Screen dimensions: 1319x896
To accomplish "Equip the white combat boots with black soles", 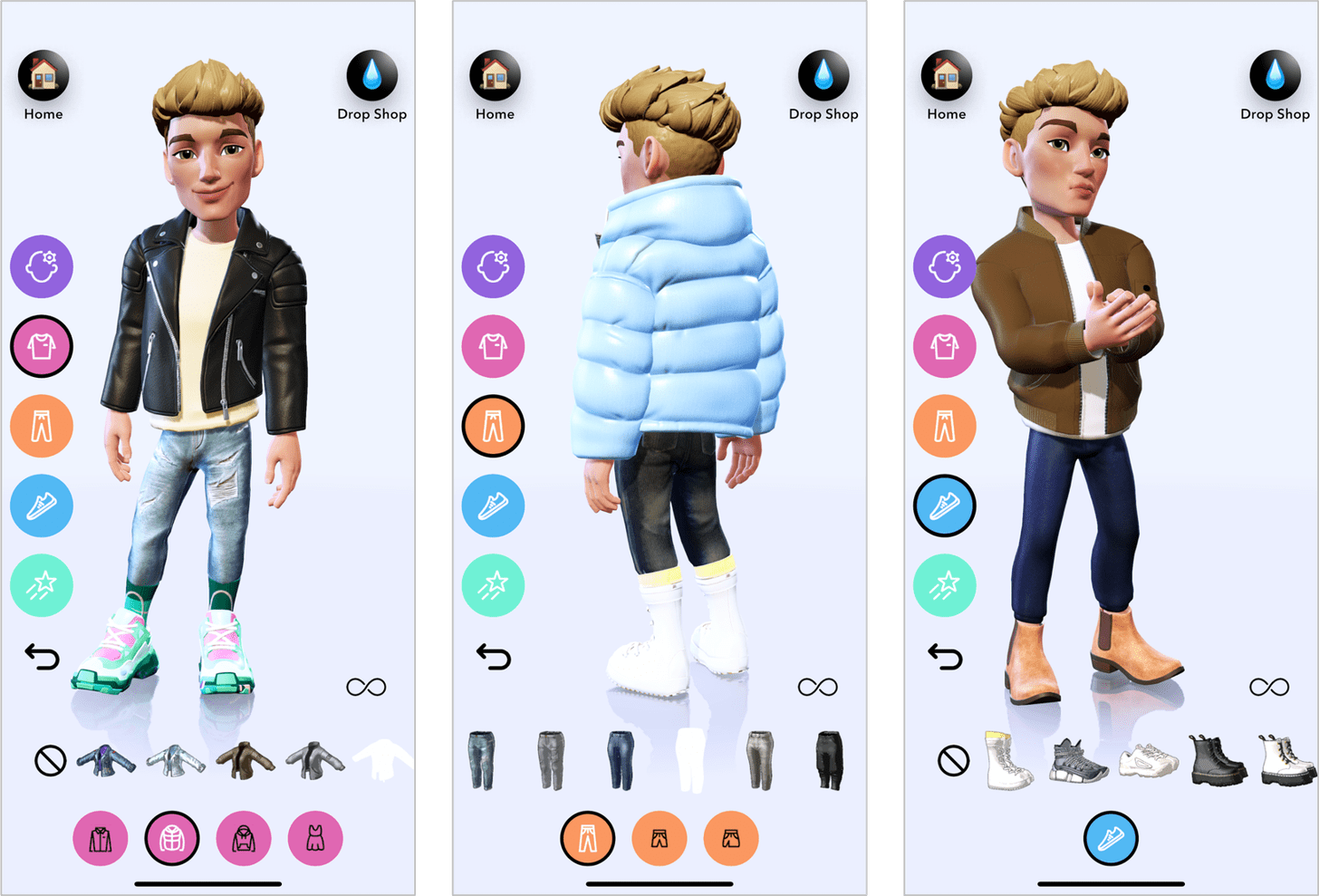I will 1285,760.
